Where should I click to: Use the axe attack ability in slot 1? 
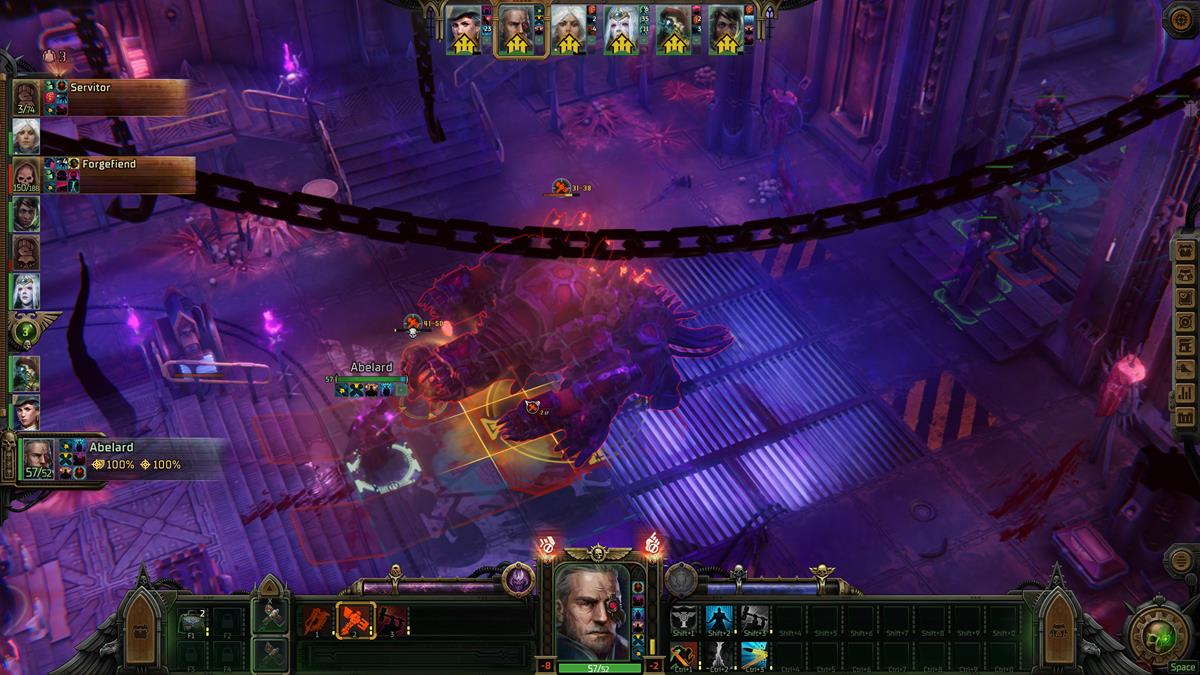(318, 620)
